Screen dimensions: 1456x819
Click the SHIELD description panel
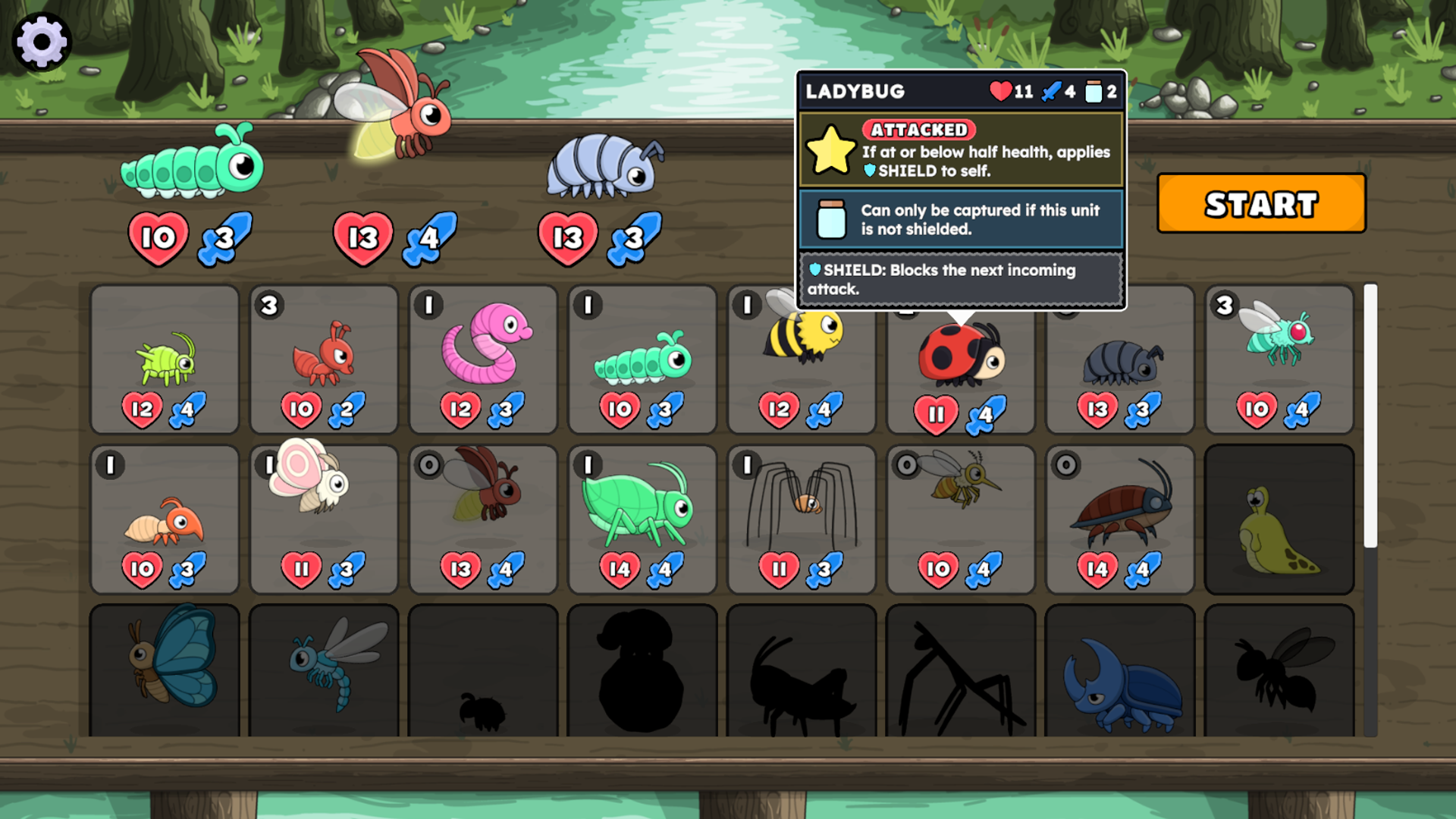[959, 279]
